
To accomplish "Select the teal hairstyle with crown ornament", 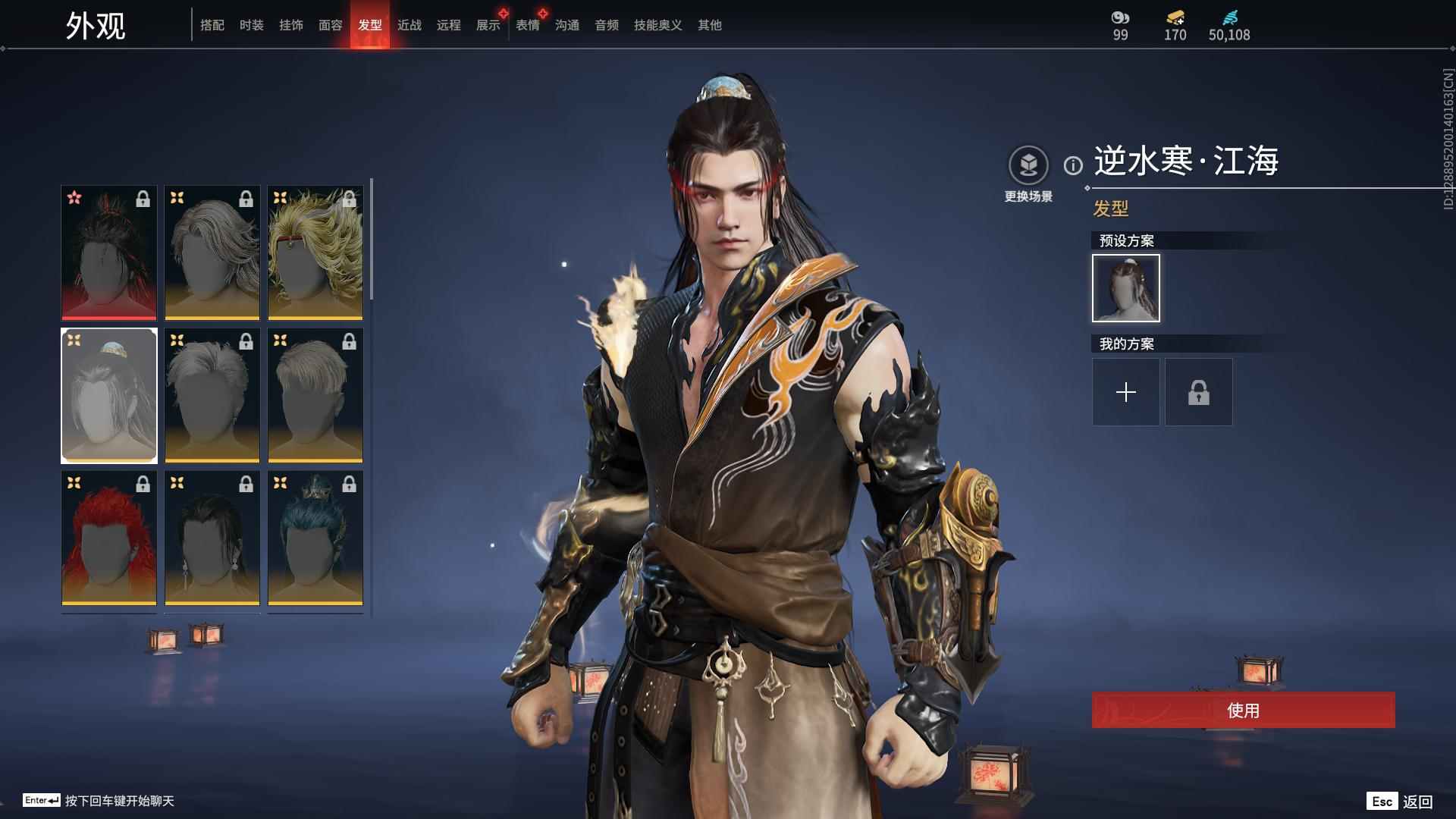I will click(x=315, y=538).
